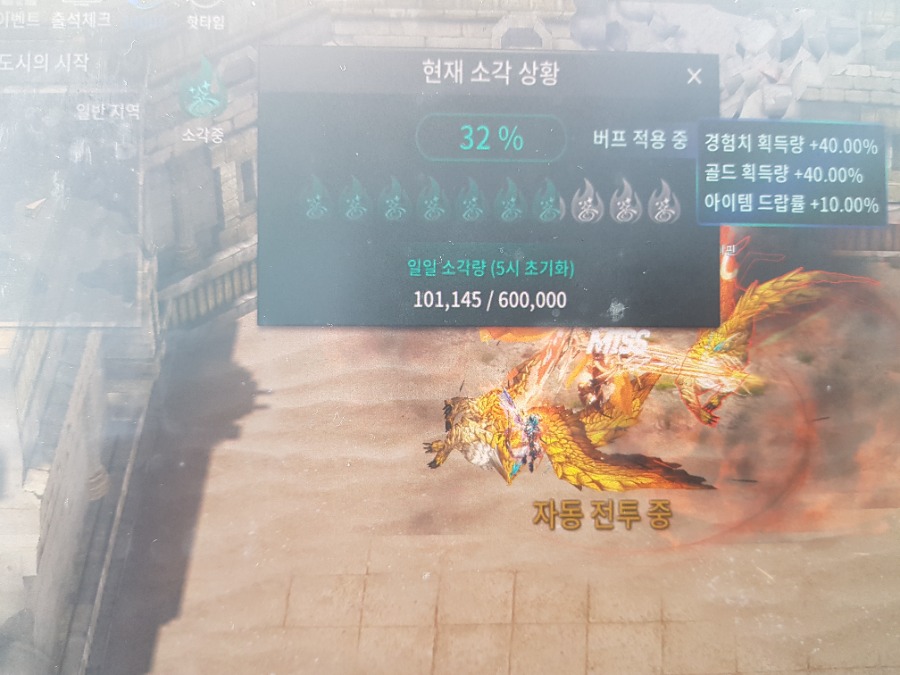The image size is (900, 675).
Task: Click the 버프 적용 중 label
Action: [x=640, y=137]
